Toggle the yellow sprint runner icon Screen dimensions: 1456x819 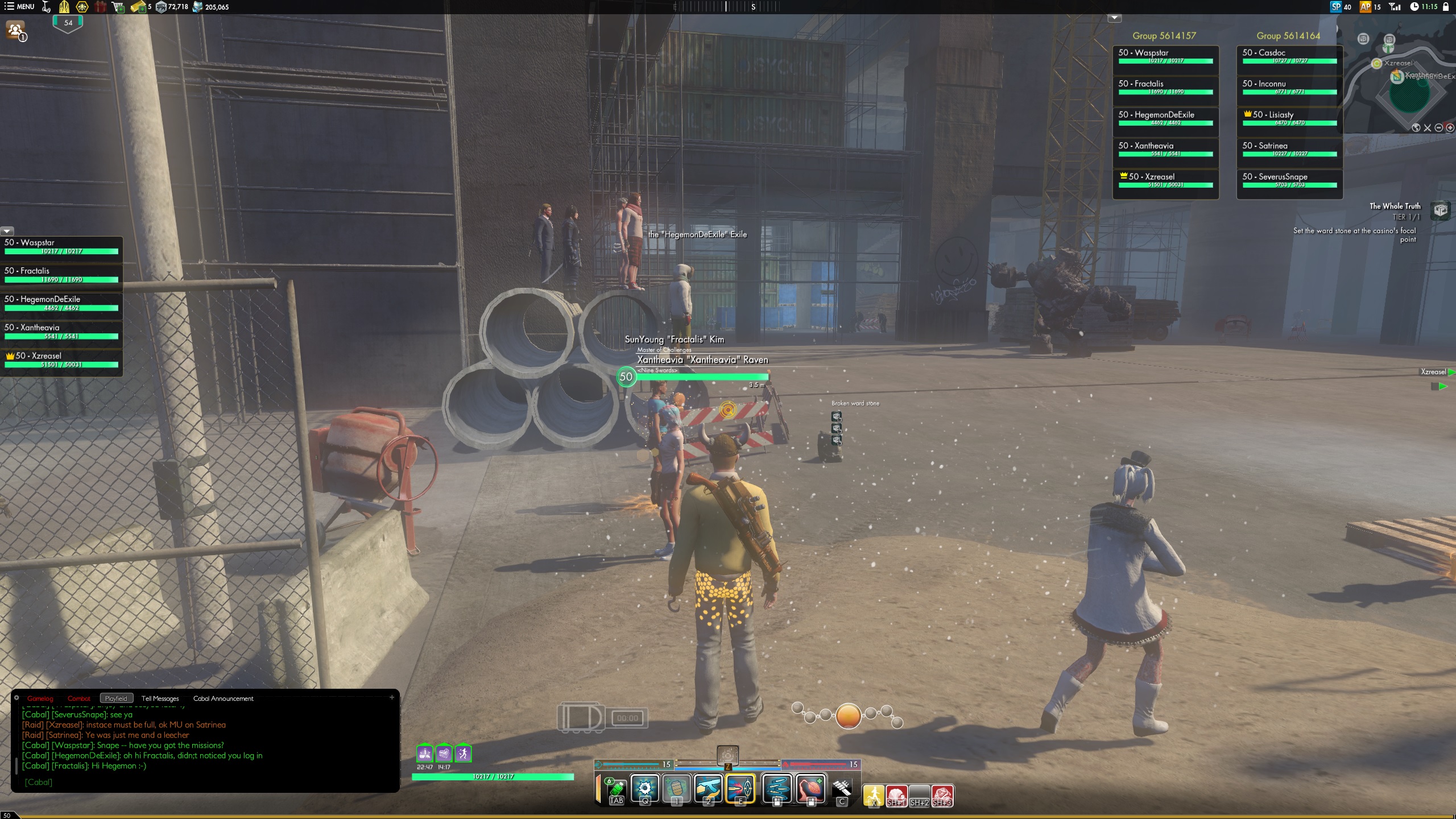(x=874, y=795)
